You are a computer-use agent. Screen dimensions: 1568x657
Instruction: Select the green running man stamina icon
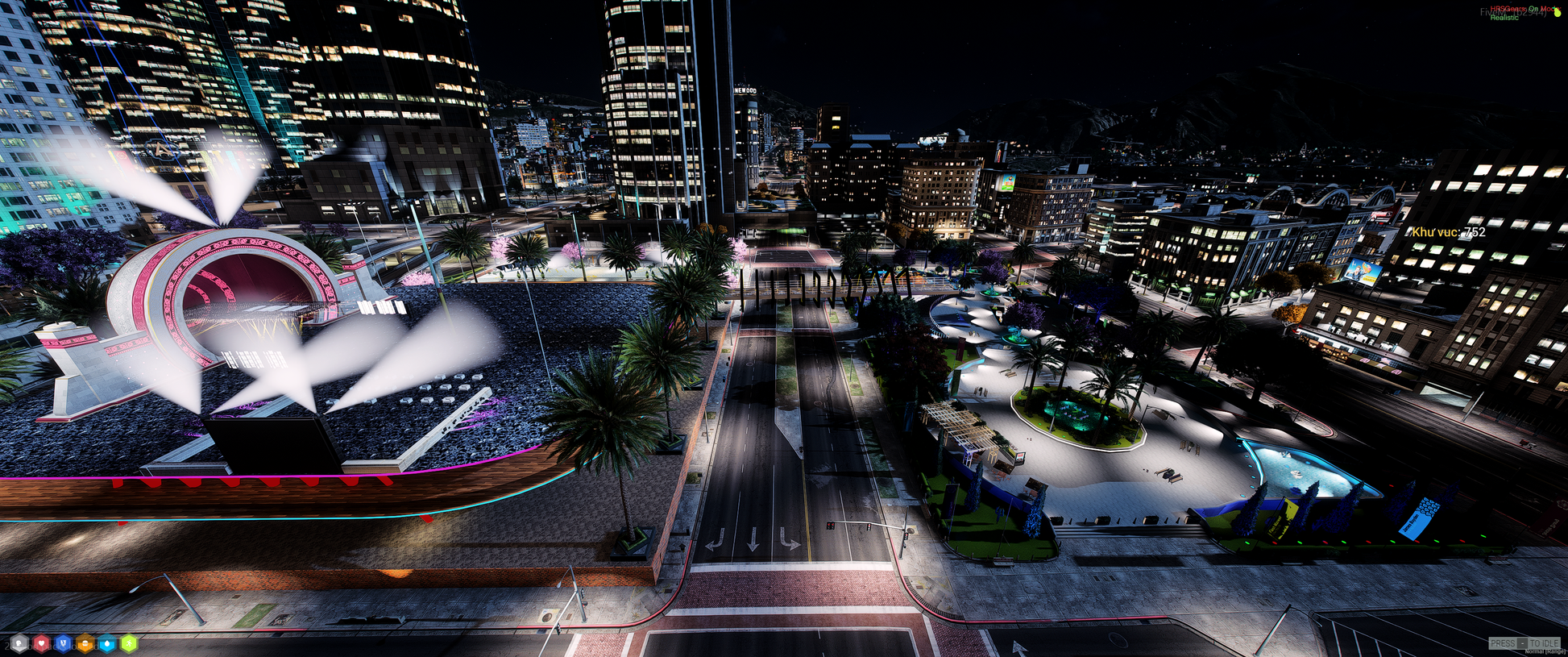point(128,643)
